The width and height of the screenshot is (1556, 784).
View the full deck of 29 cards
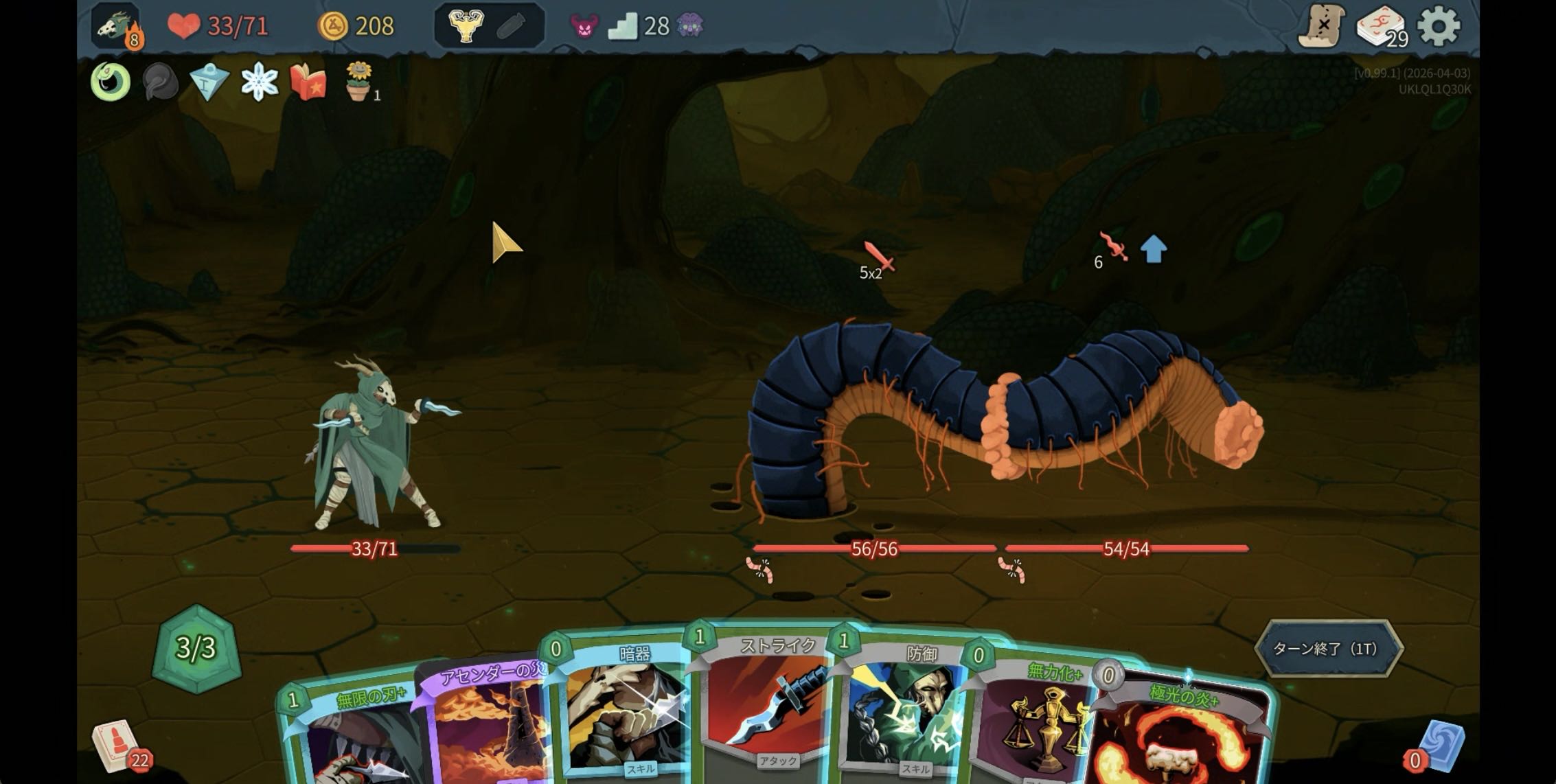point(1380,27)
